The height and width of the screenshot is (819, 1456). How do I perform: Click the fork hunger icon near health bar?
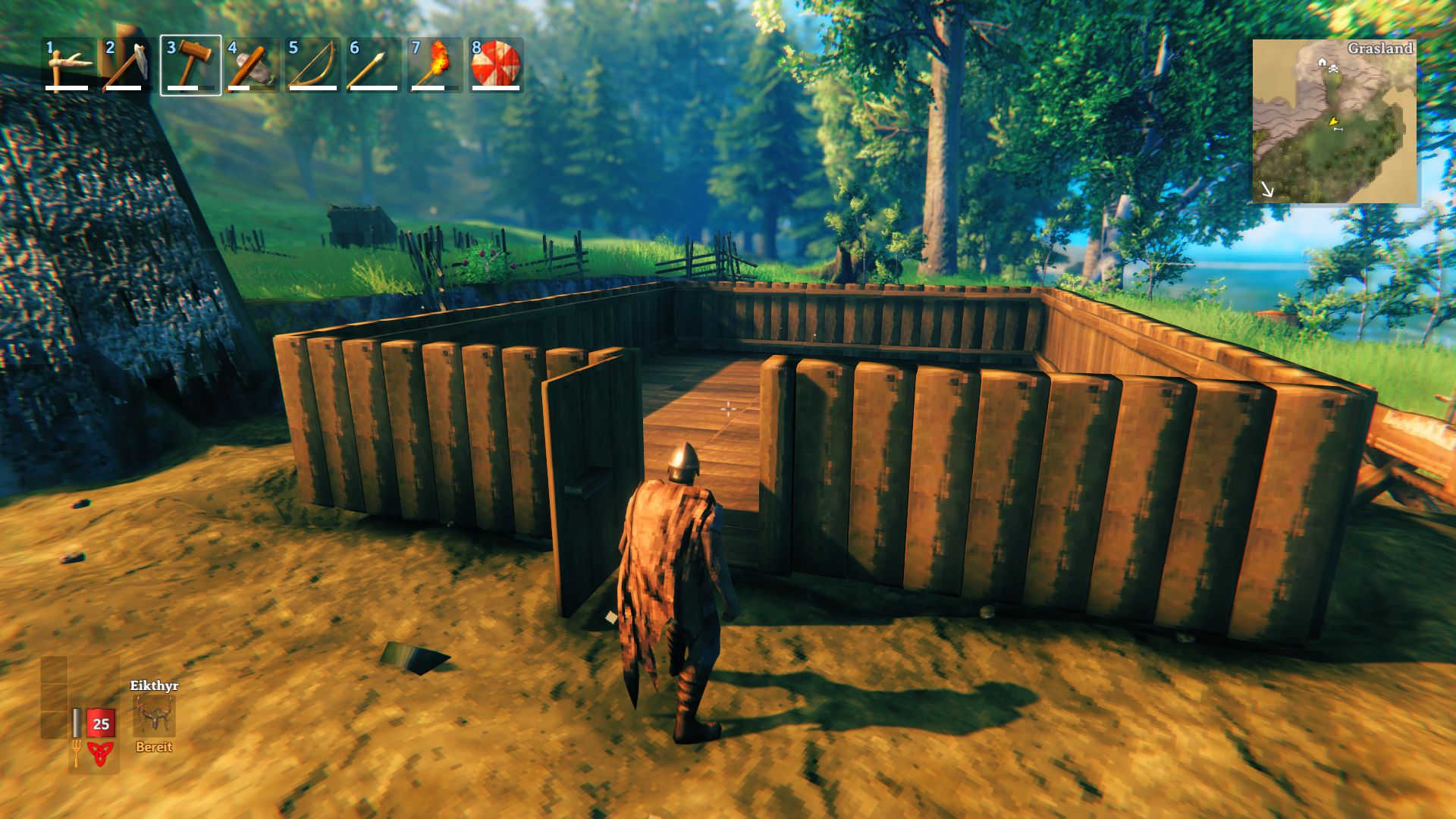pyautogui.click(x=77, y=752)
